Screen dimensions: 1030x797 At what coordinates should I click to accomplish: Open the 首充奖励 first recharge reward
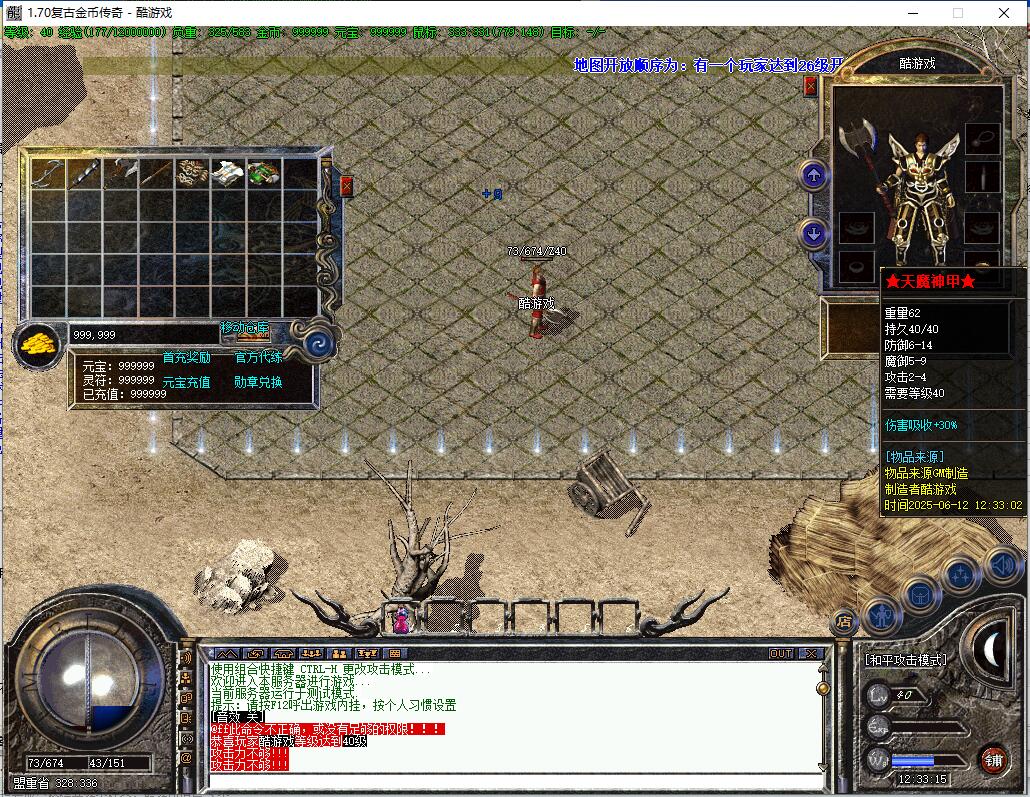click(x=186, y=357)
